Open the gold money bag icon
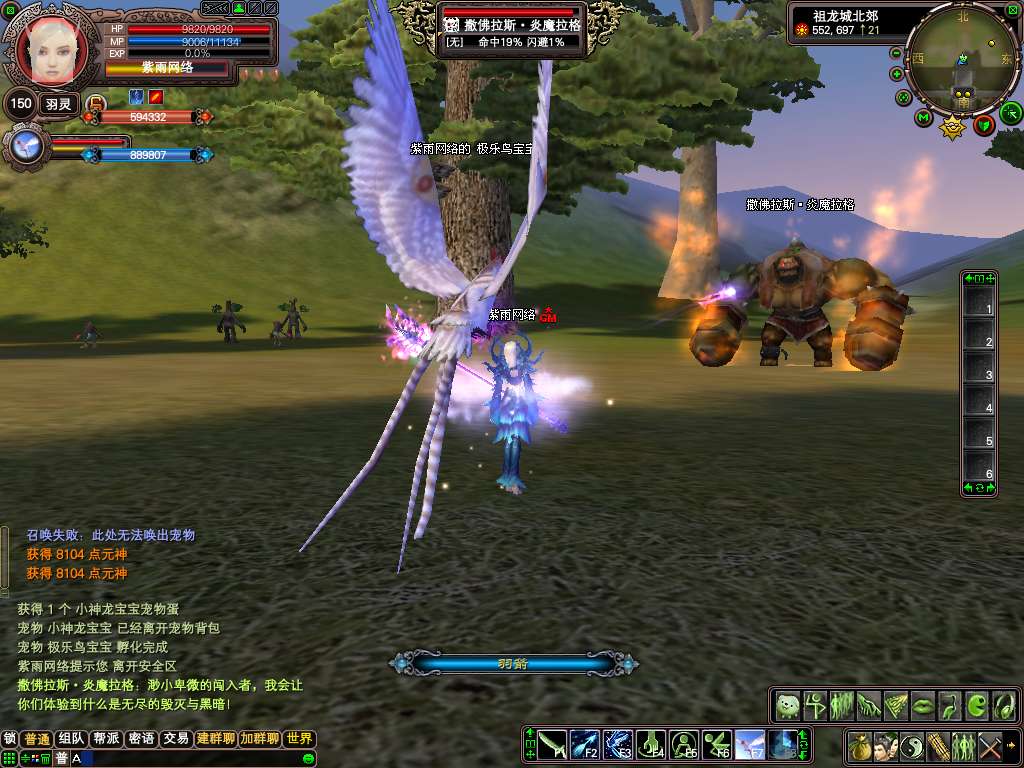Screen dimensions: 1024x768 coord(859,746)
